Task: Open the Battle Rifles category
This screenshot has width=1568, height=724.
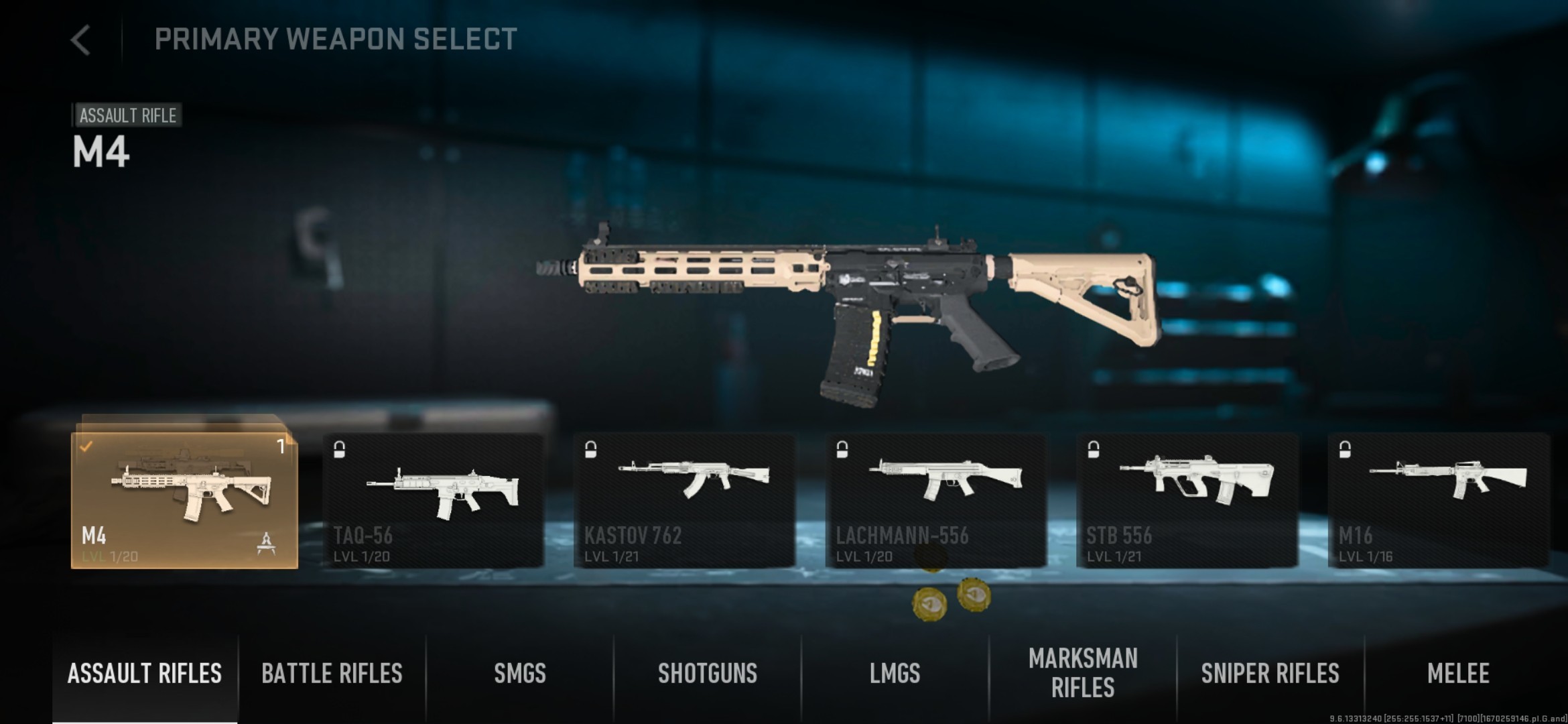Action: click(x=332, y=674)
